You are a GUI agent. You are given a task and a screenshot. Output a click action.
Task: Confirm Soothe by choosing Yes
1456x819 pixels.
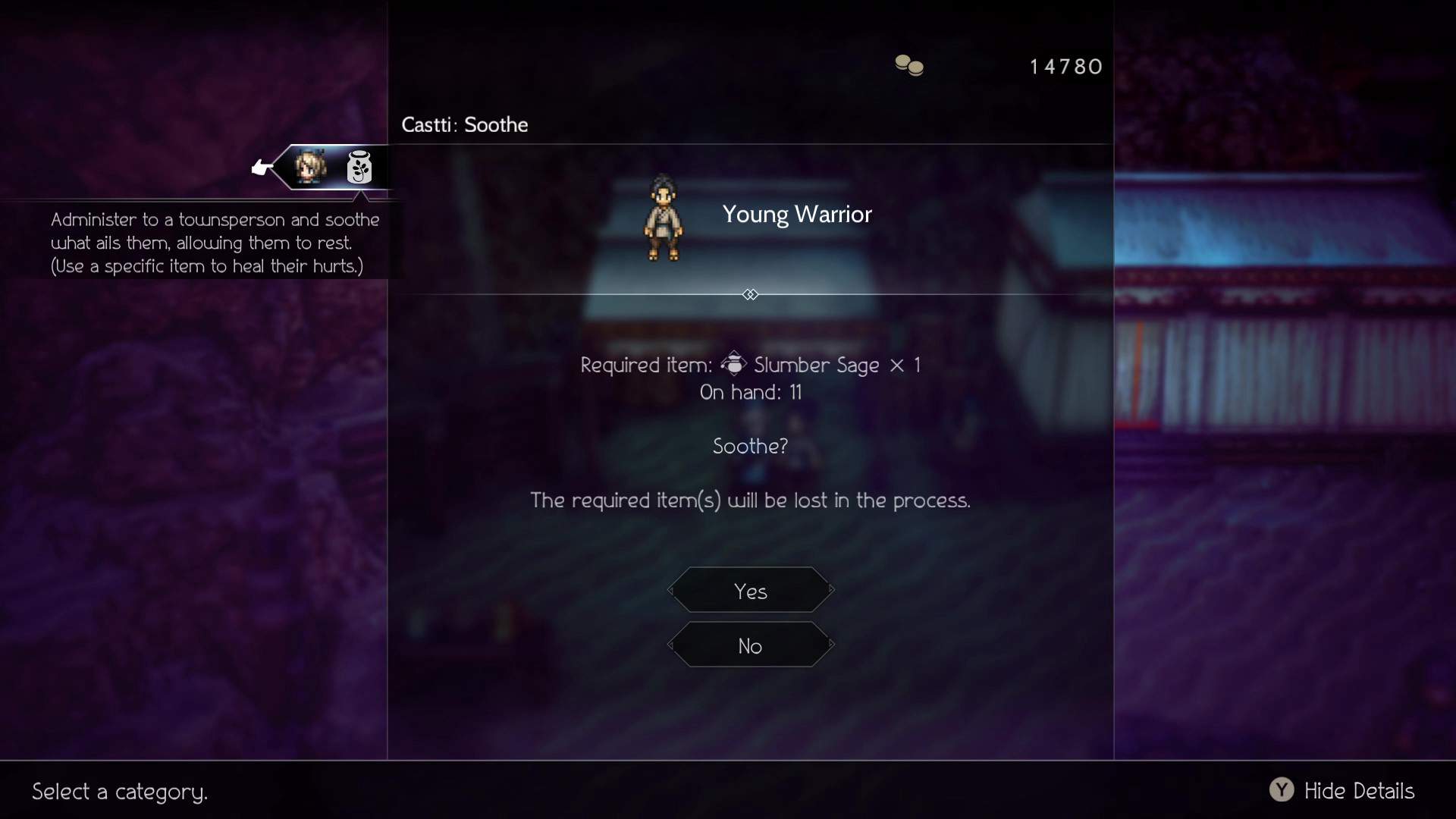tap(751, 591)
